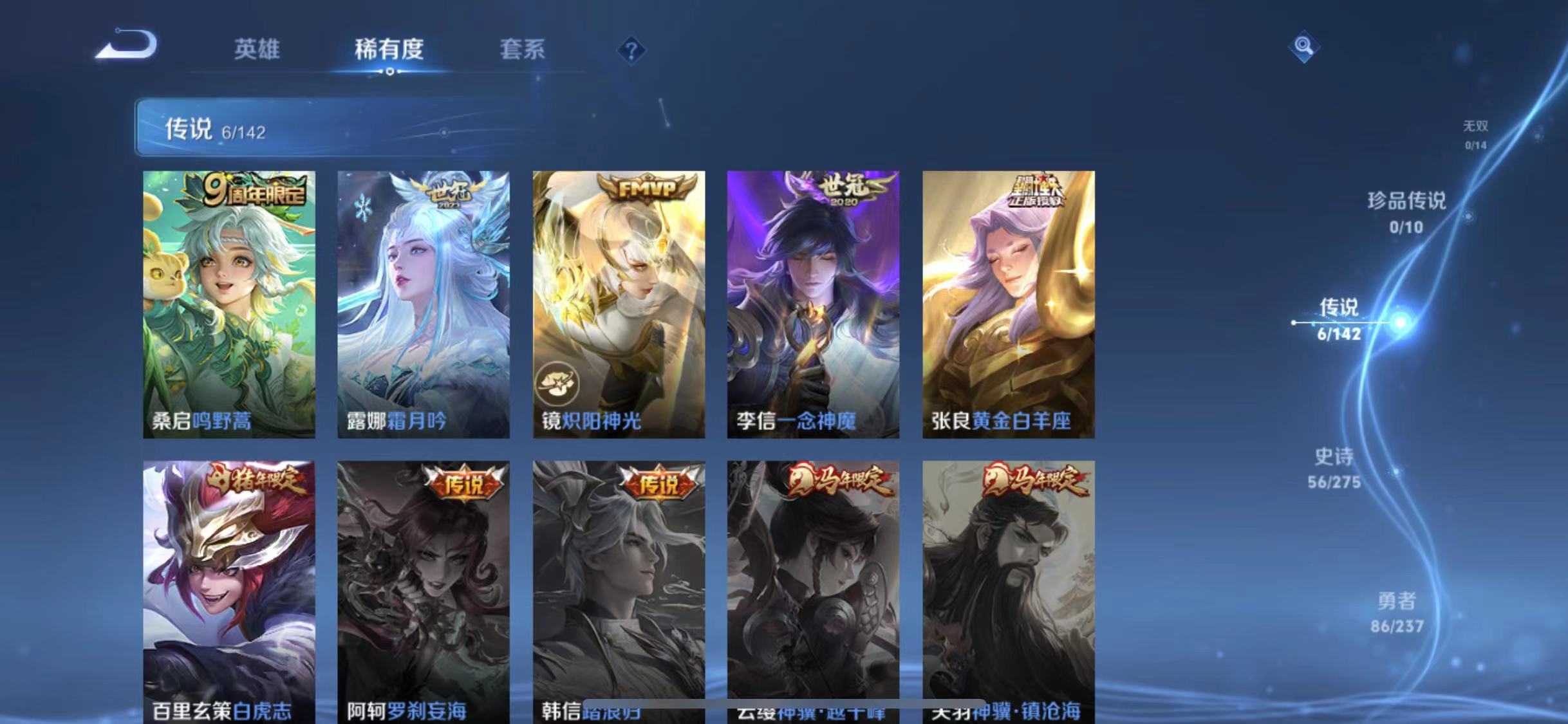Open search with the magnifier icon

point(1305,47)
